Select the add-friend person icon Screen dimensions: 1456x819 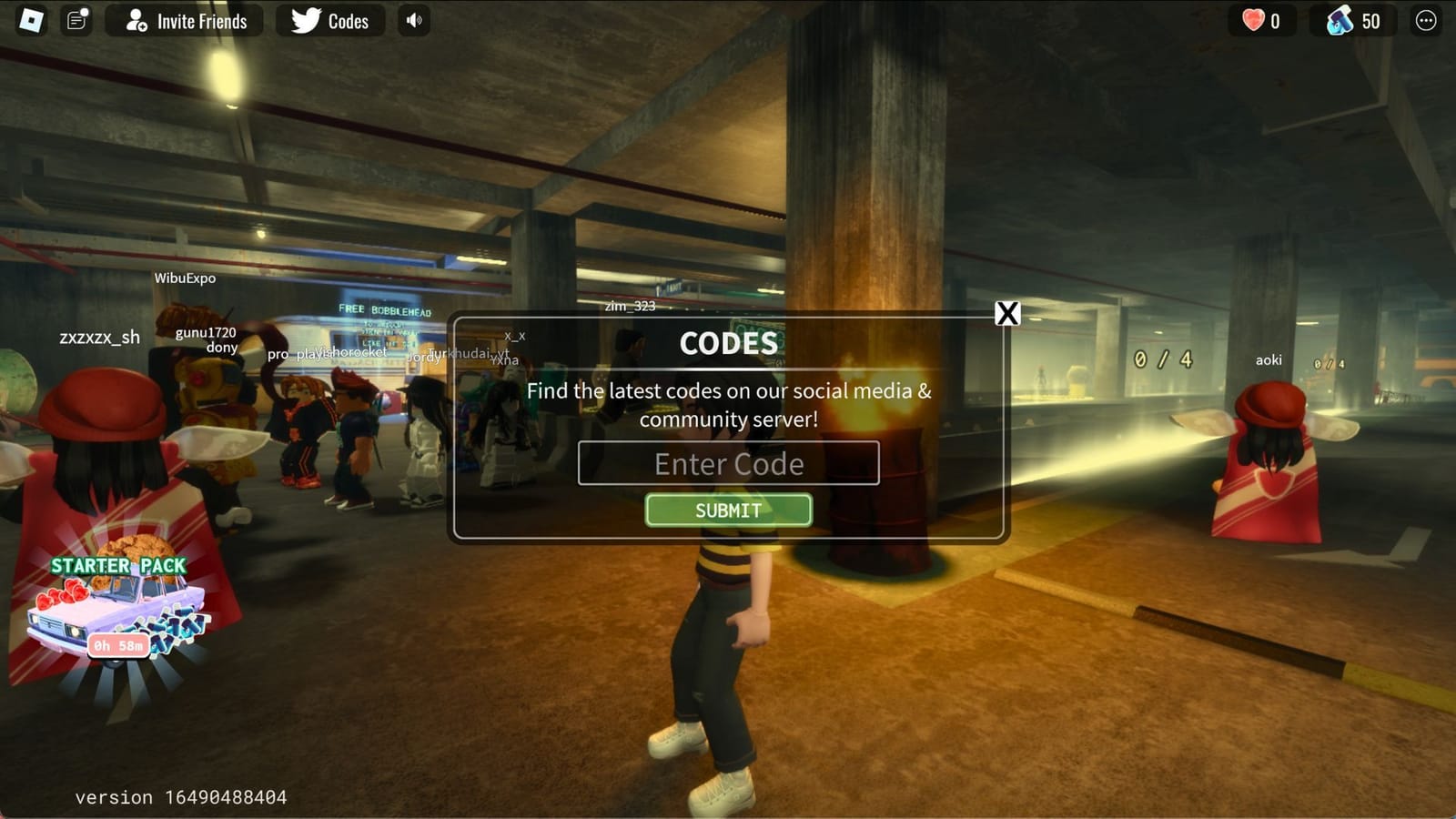coord(138,20)
